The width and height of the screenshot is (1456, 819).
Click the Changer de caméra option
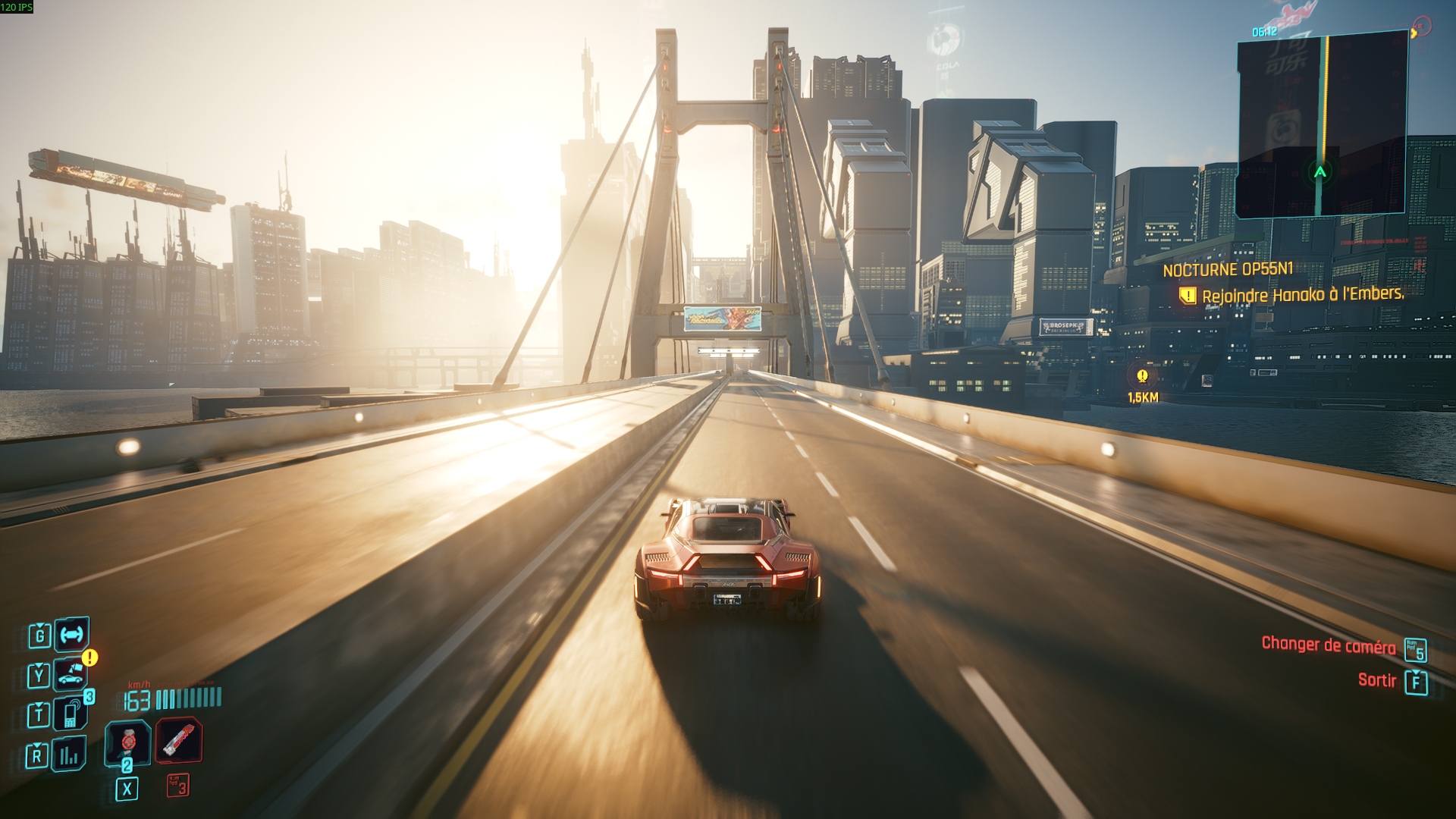[x=1328, y=645]
